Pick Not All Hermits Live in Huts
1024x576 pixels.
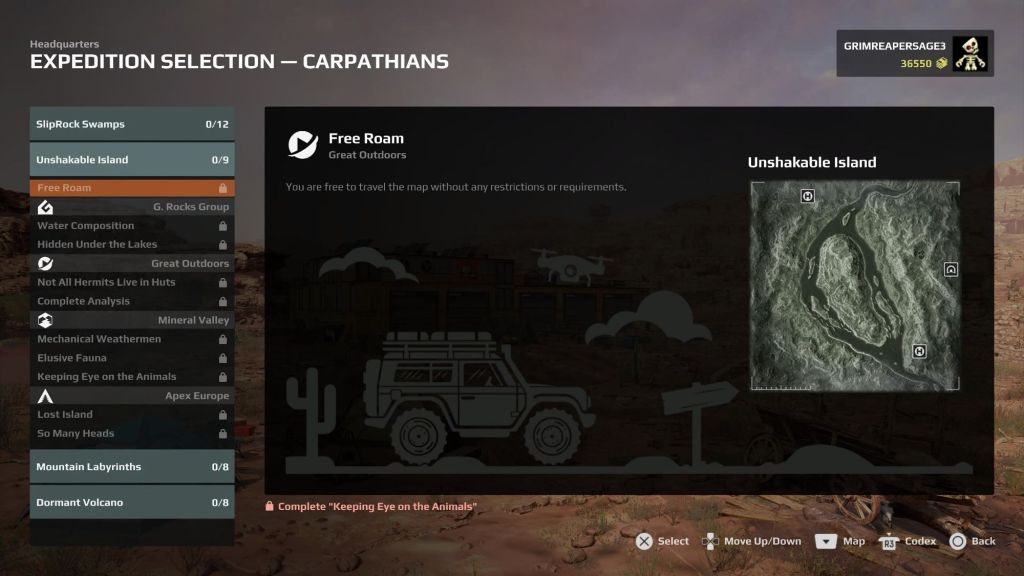pyautogui.click(x=132, y=282)
